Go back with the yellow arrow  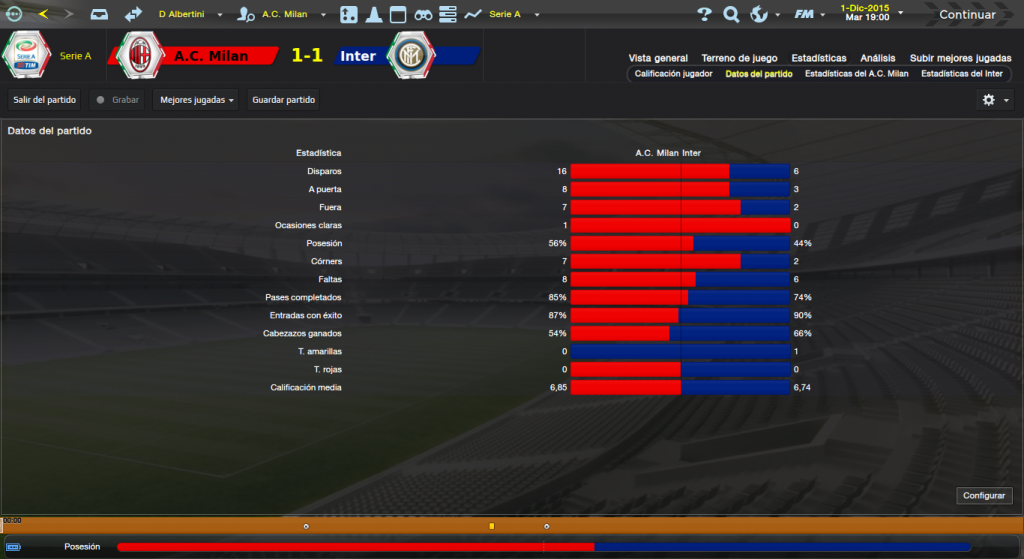[43, 15]
